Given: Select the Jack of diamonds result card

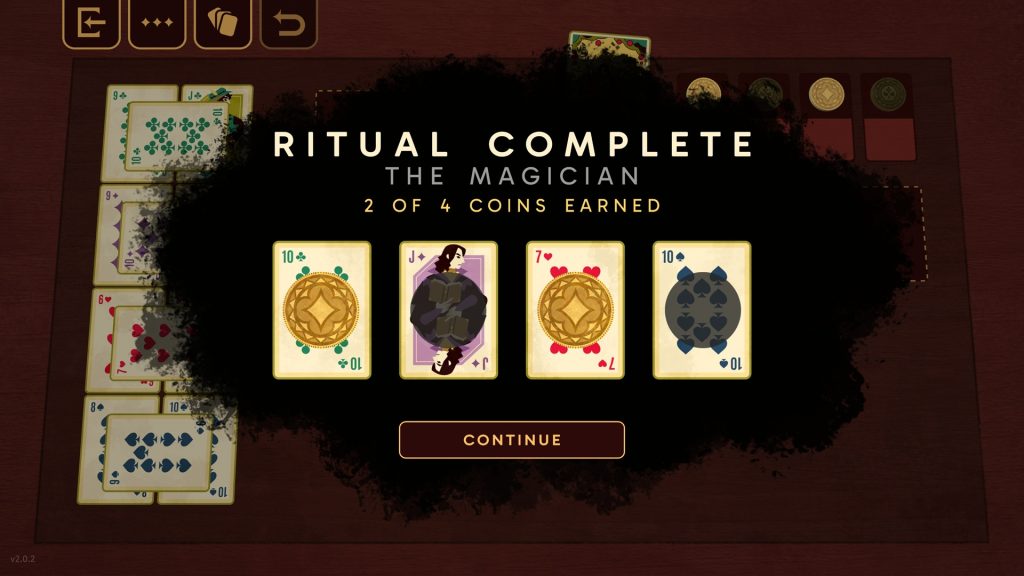Looking at the screenshot, I should 449,310.
